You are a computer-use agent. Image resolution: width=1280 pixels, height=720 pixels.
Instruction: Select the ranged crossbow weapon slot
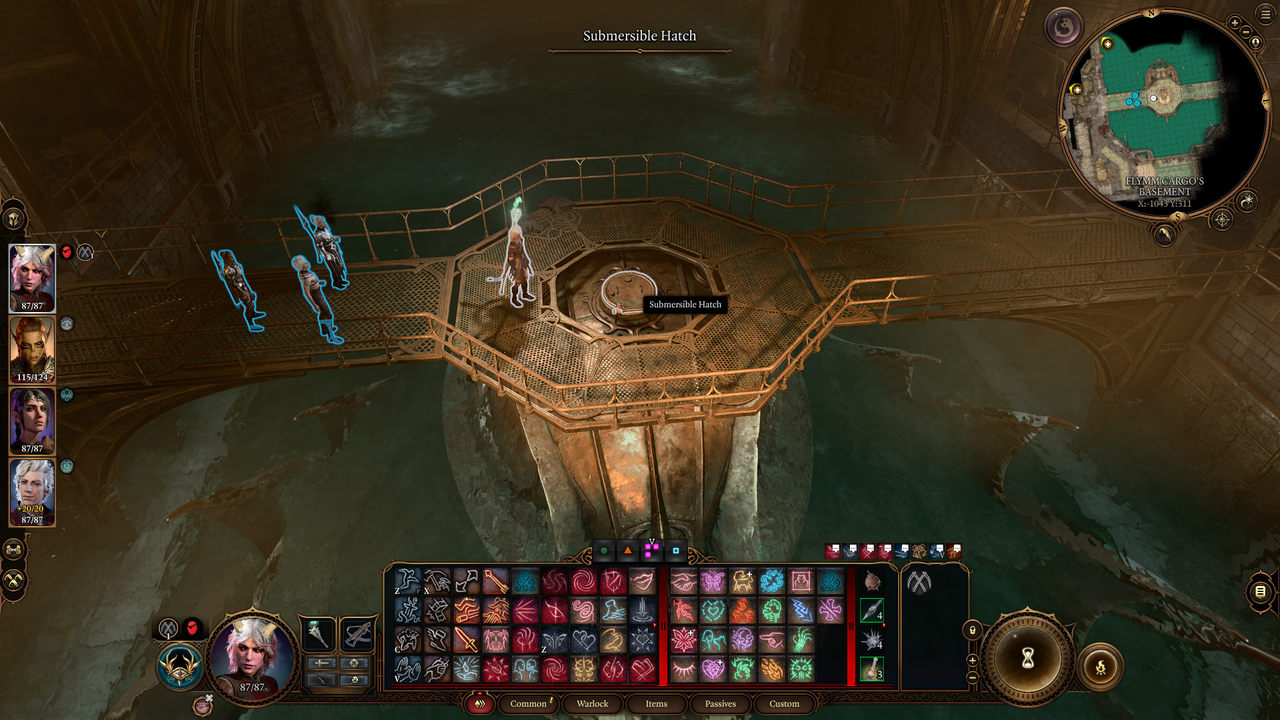click(358, 634)
